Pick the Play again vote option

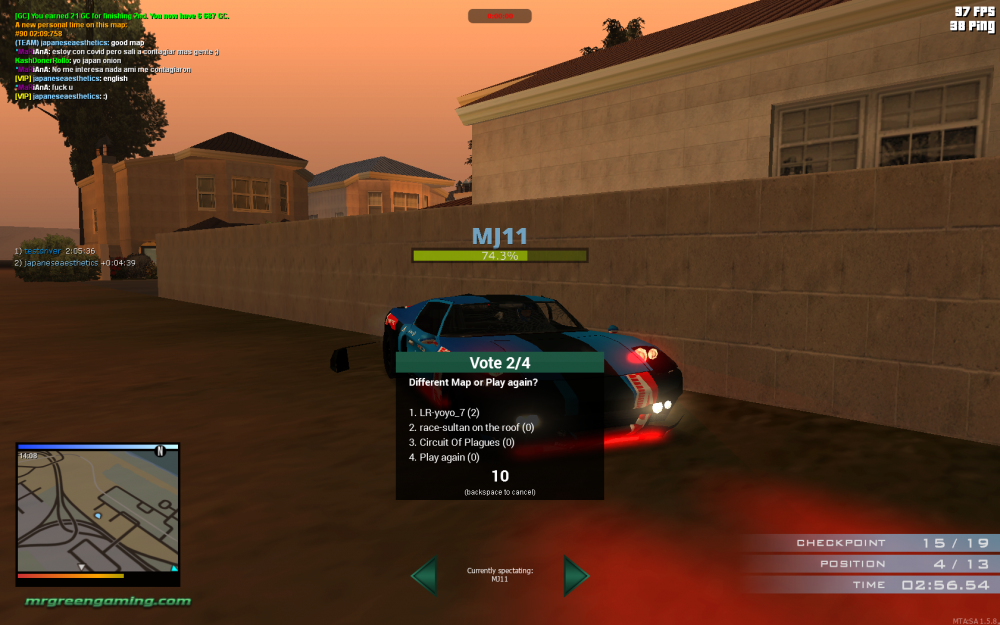445,457
